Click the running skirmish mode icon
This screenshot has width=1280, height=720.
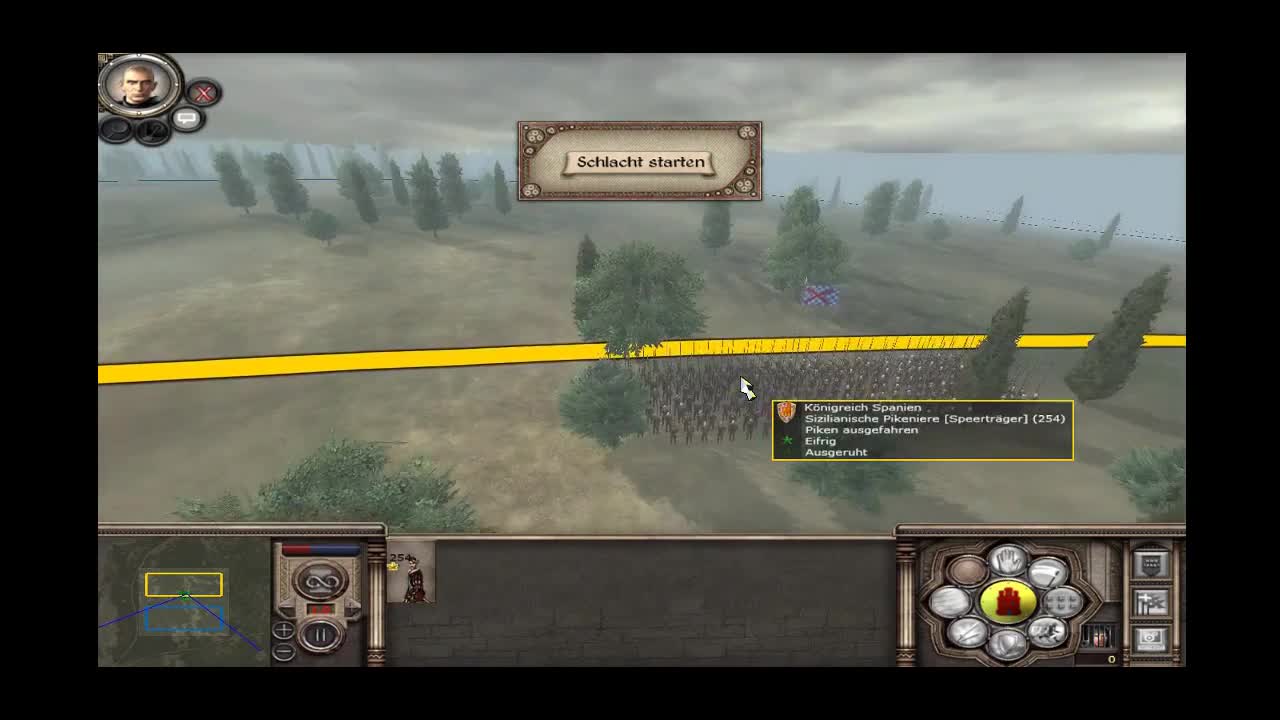pos(1047,634)
